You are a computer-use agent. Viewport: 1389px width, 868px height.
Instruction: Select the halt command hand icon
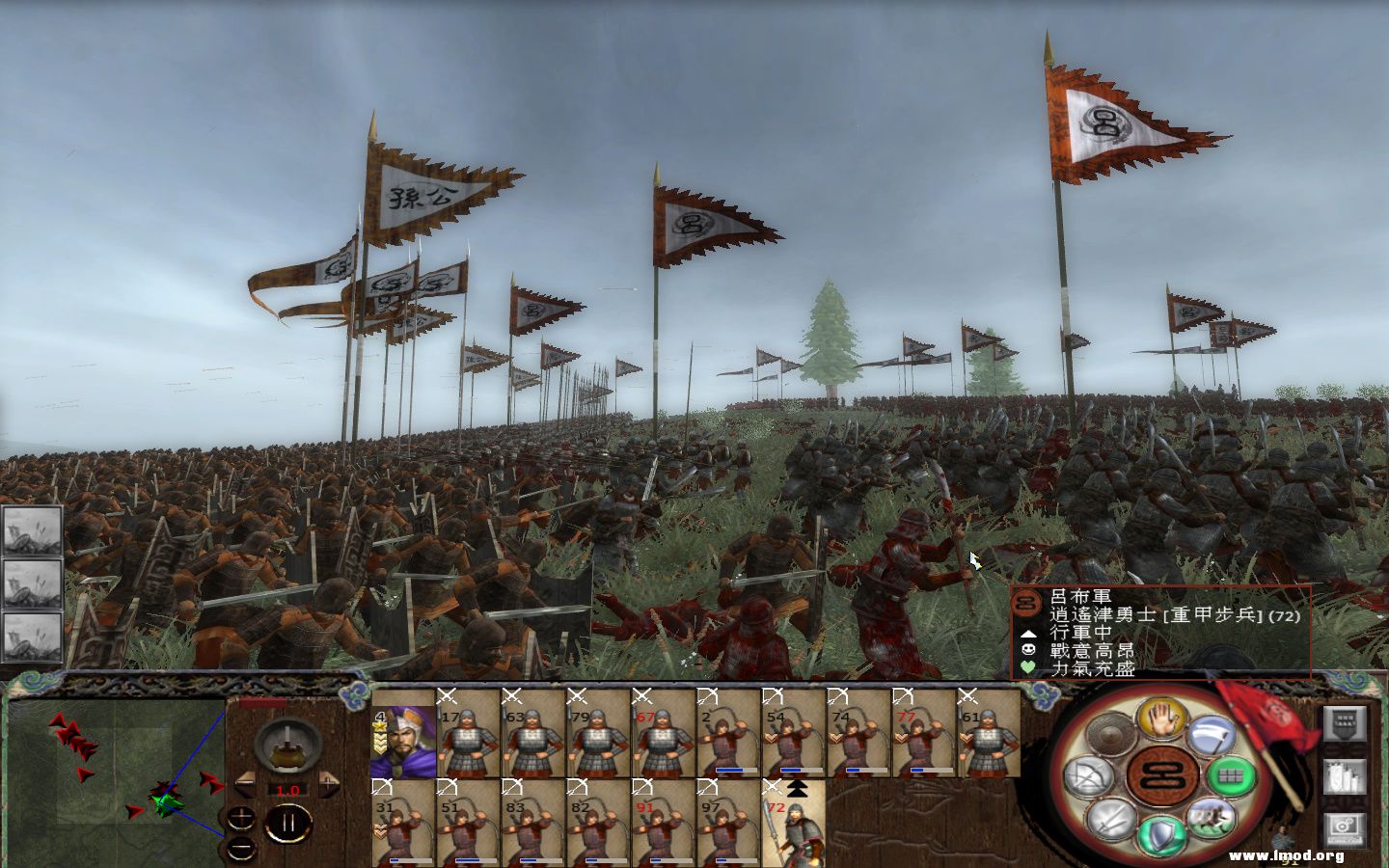[x=1160, y=719]
